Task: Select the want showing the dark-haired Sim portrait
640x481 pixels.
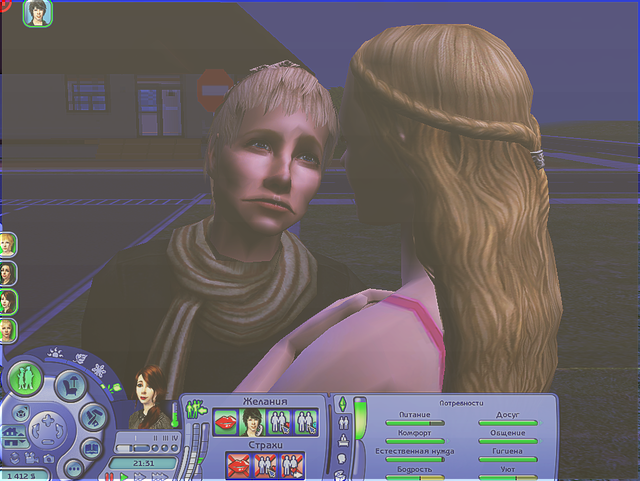Action: [254, 421]
